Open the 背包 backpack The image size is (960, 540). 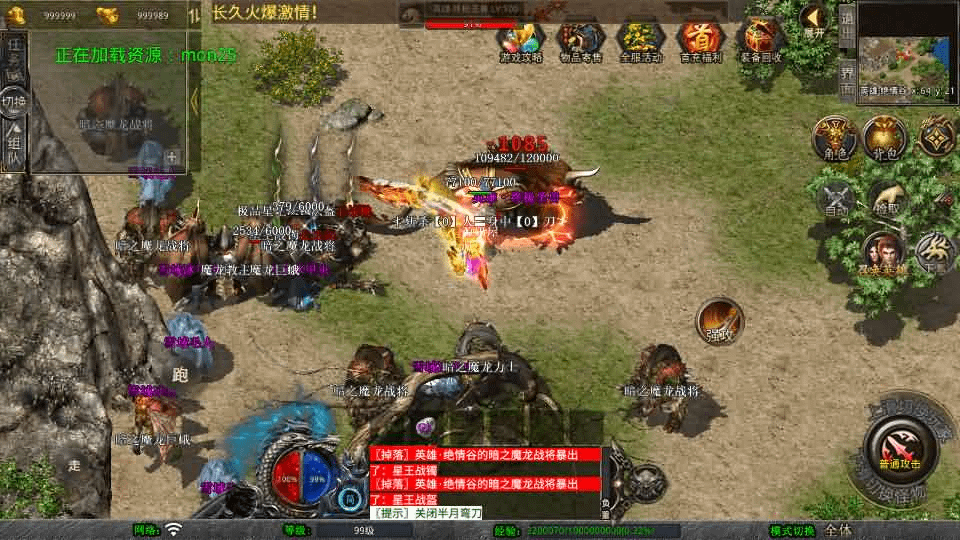point(884,137)
